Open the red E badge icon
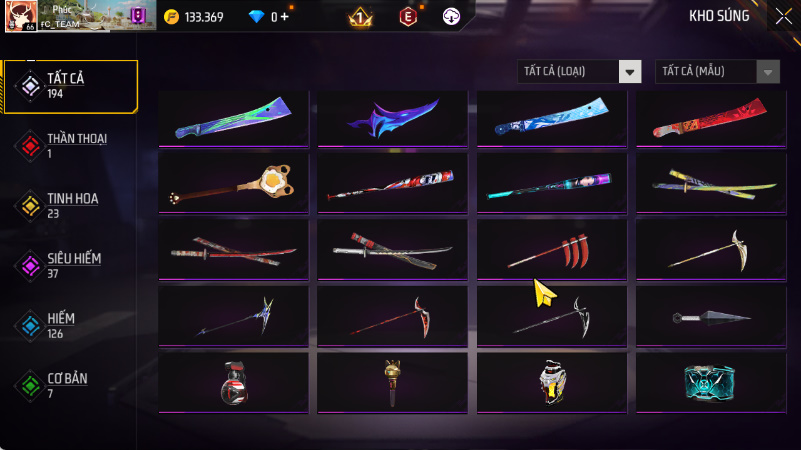The width and height of the screenshot is (801, 450). pyautogui.click(x=407, y=16)
